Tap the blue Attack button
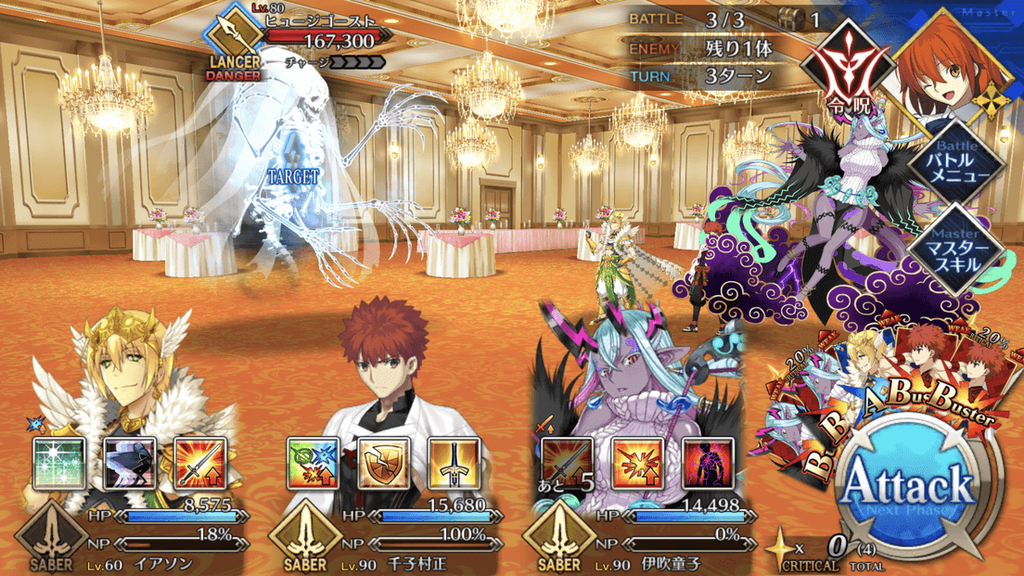 click(x=907, y=489)
